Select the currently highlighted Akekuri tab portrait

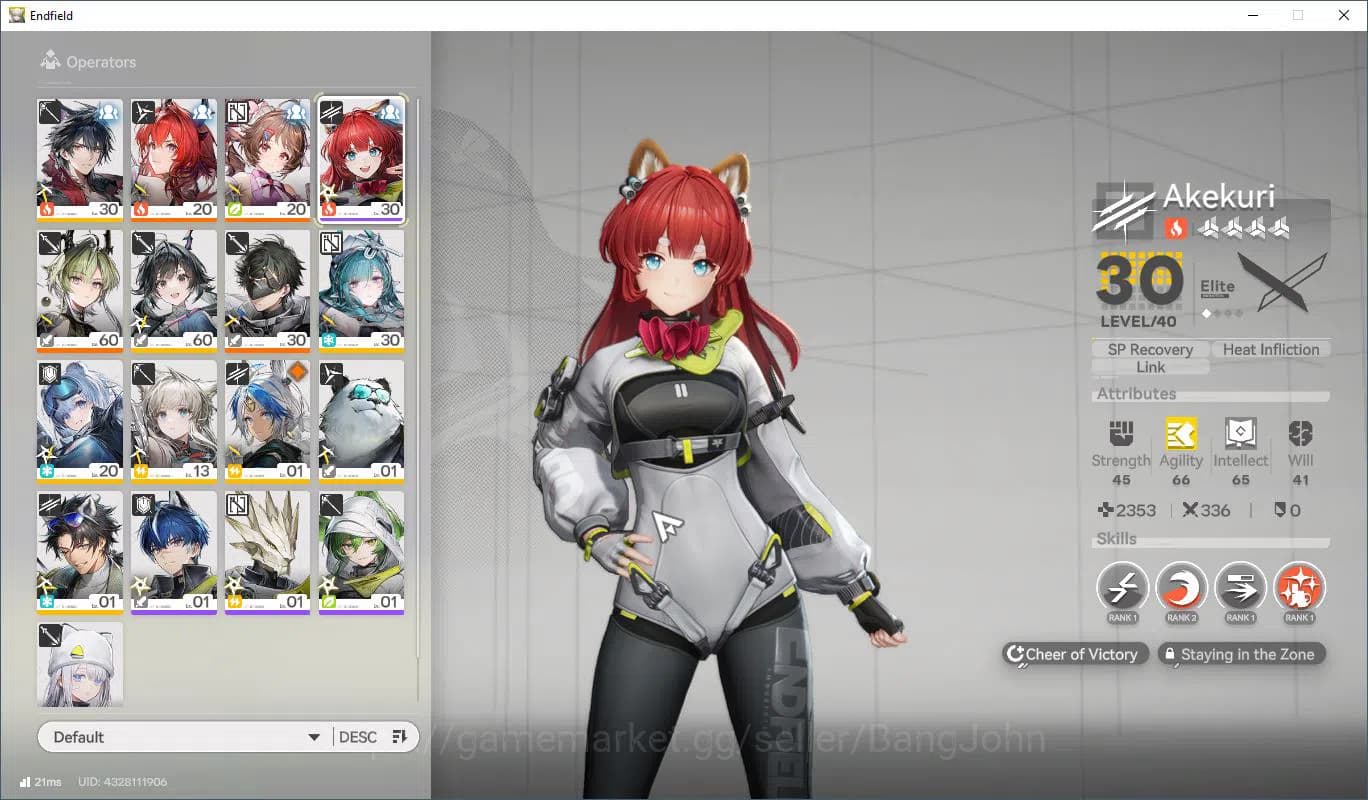(x=362, y=160)
